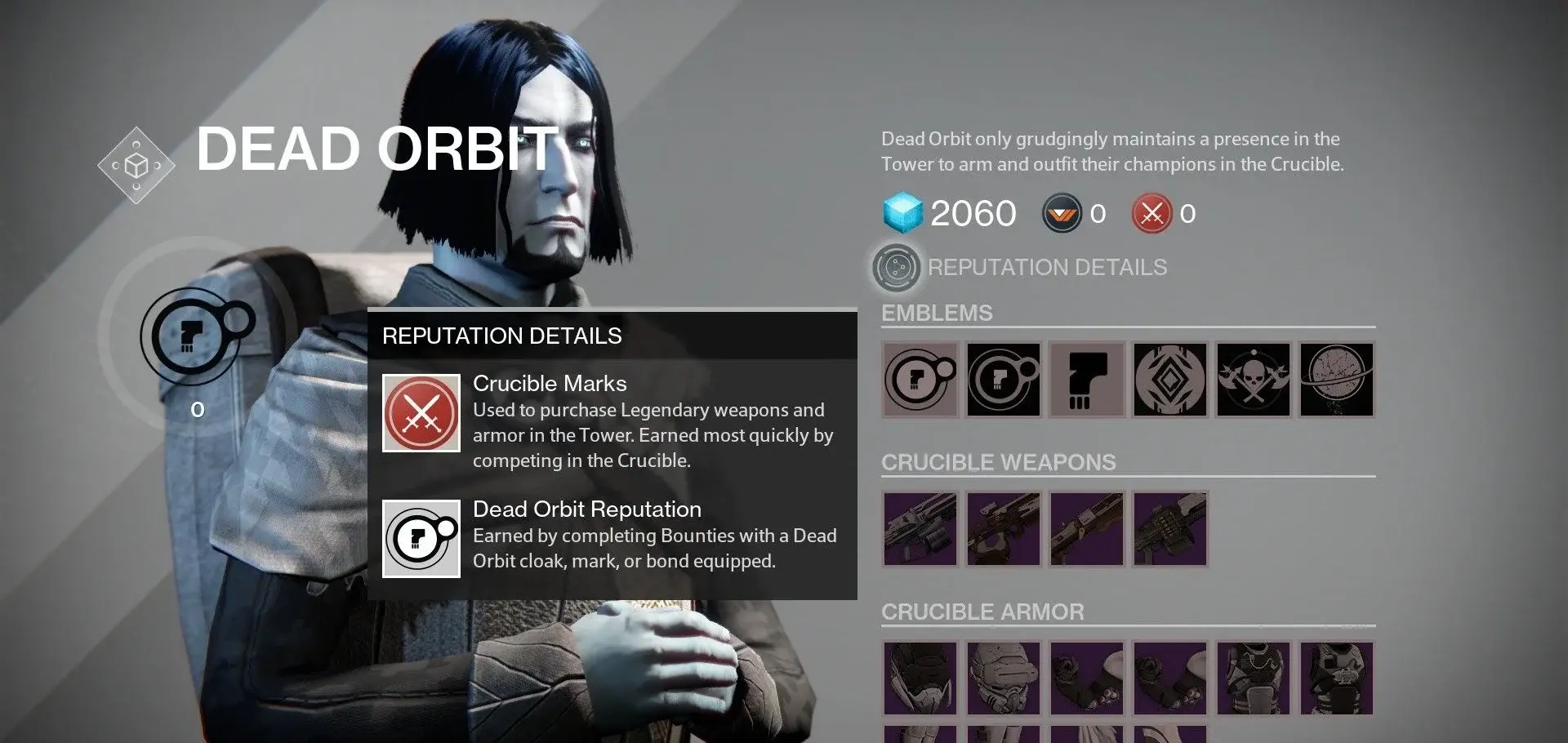Select the dark-background Dead Orbit ring emblem
The height and width of the screenshot is (743, 1568).
(x=1004, y=380)
